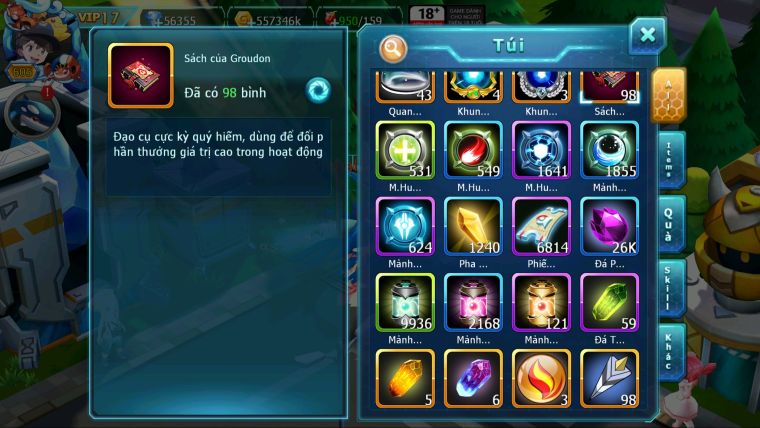
Task: Select the eye orb item with 1855
Action: pos(609,150)
